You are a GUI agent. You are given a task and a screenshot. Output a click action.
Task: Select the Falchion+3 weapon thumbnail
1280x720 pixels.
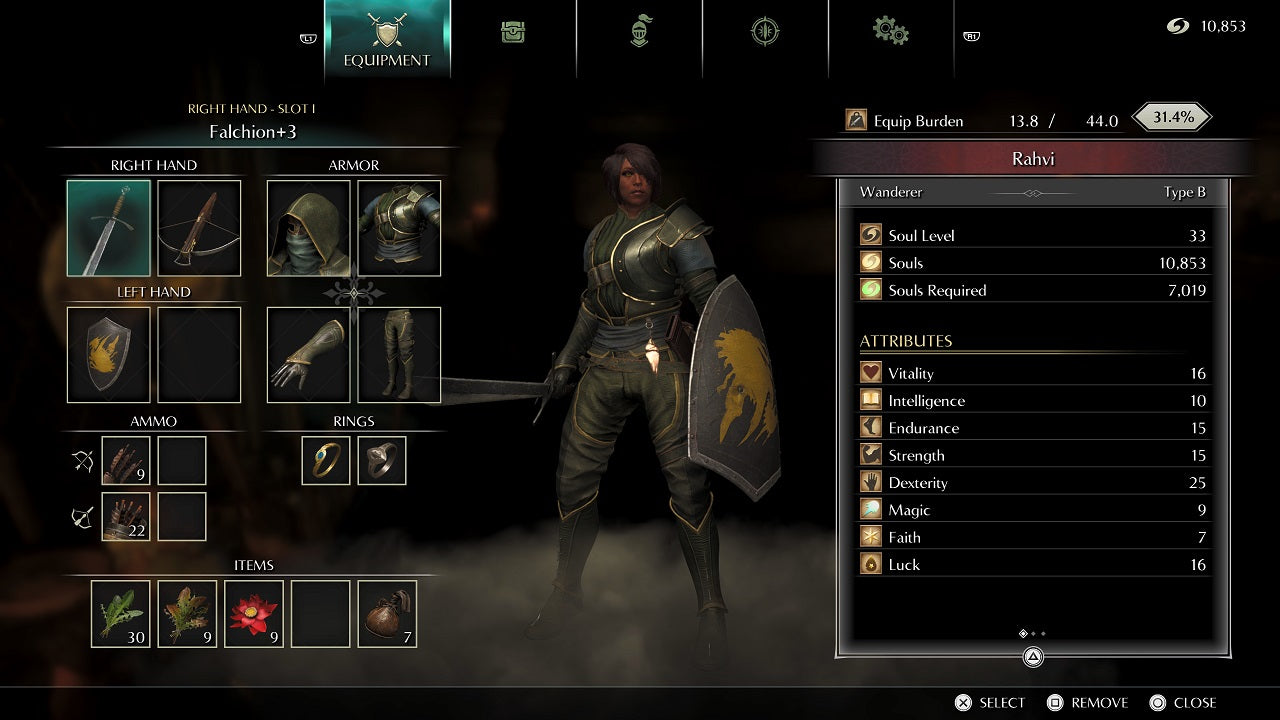[109, 229]
